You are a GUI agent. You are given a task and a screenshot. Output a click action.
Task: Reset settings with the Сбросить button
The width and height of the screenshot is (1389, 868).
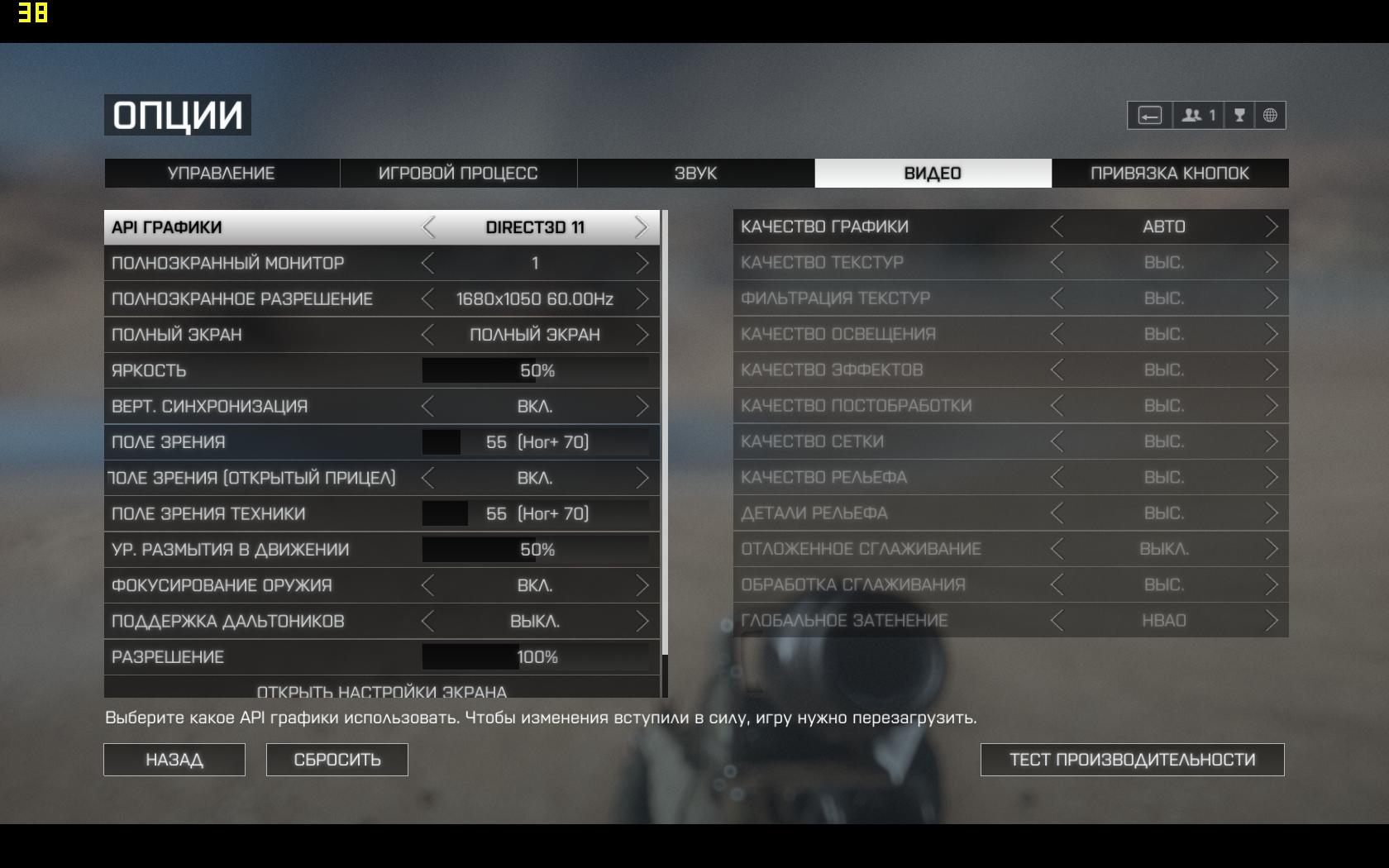337,760
